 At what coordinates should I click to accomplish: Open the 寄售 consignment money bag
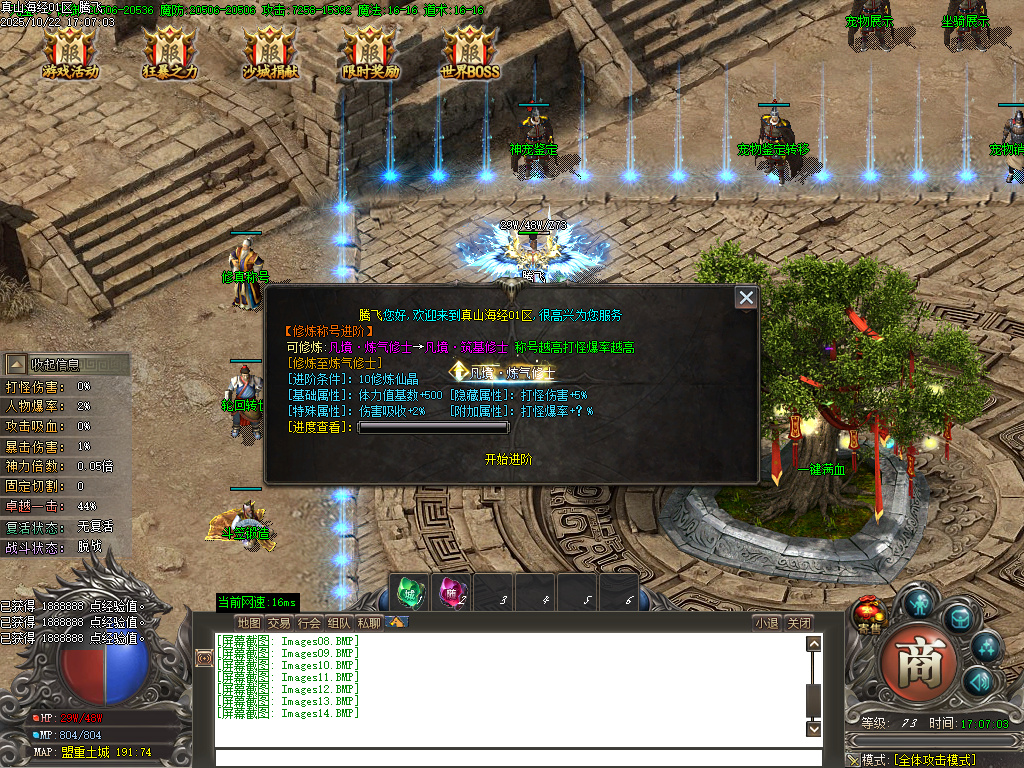click(869, 615)
